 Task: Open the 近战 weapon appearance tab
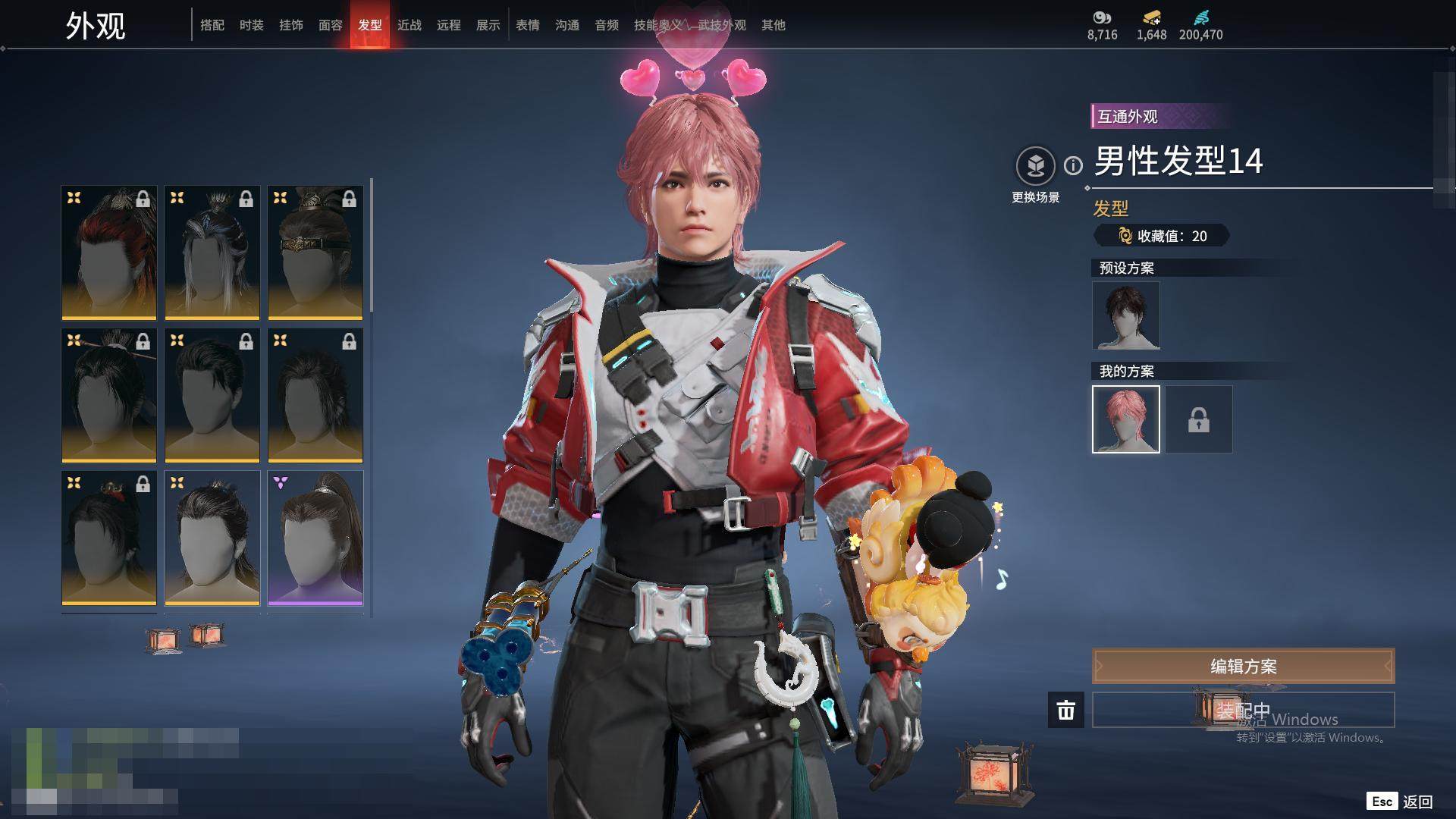click(x=409, y=25)
